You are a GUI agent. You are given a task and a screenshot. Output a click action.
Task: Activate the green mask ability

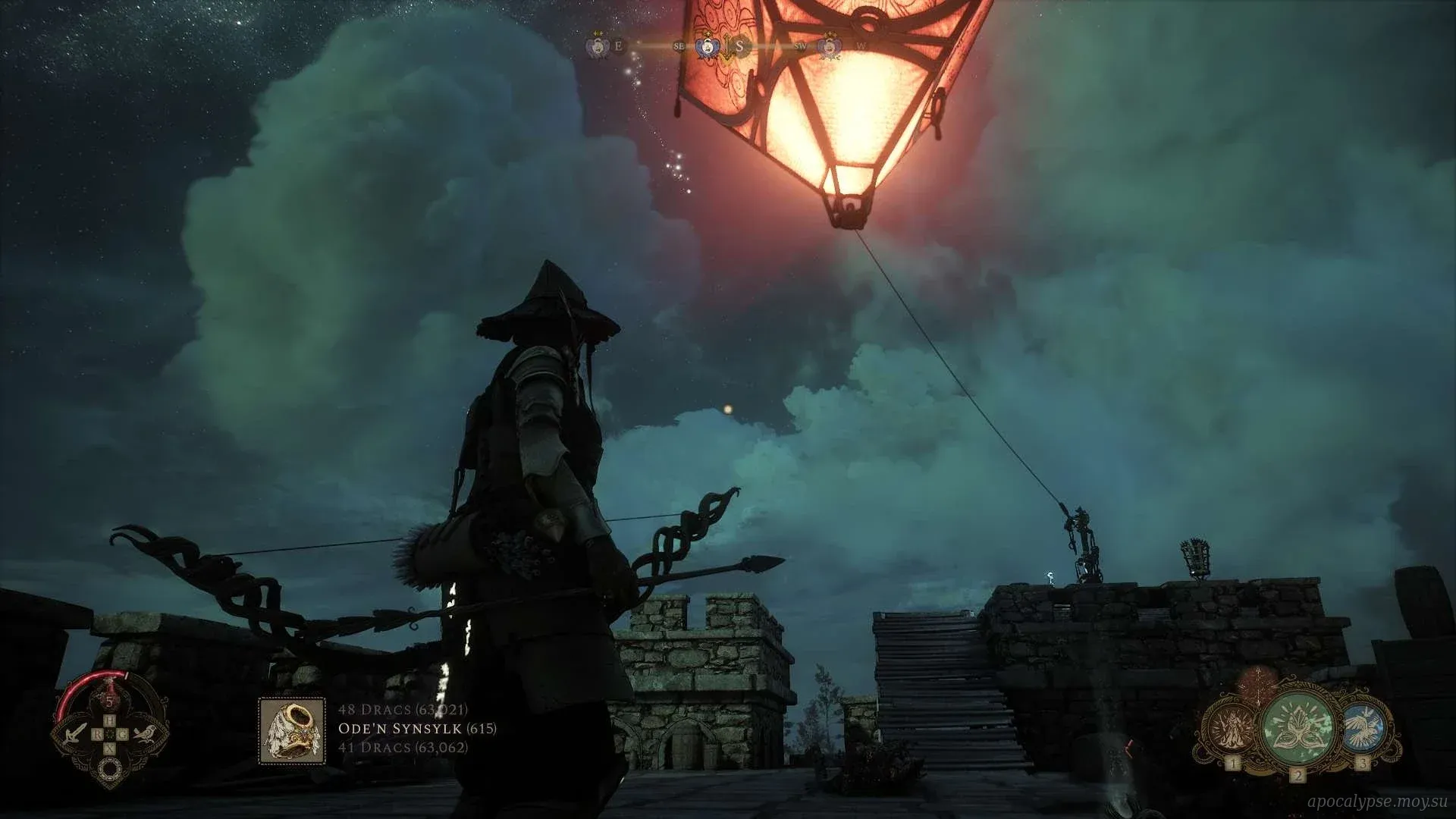point(1298,728)
